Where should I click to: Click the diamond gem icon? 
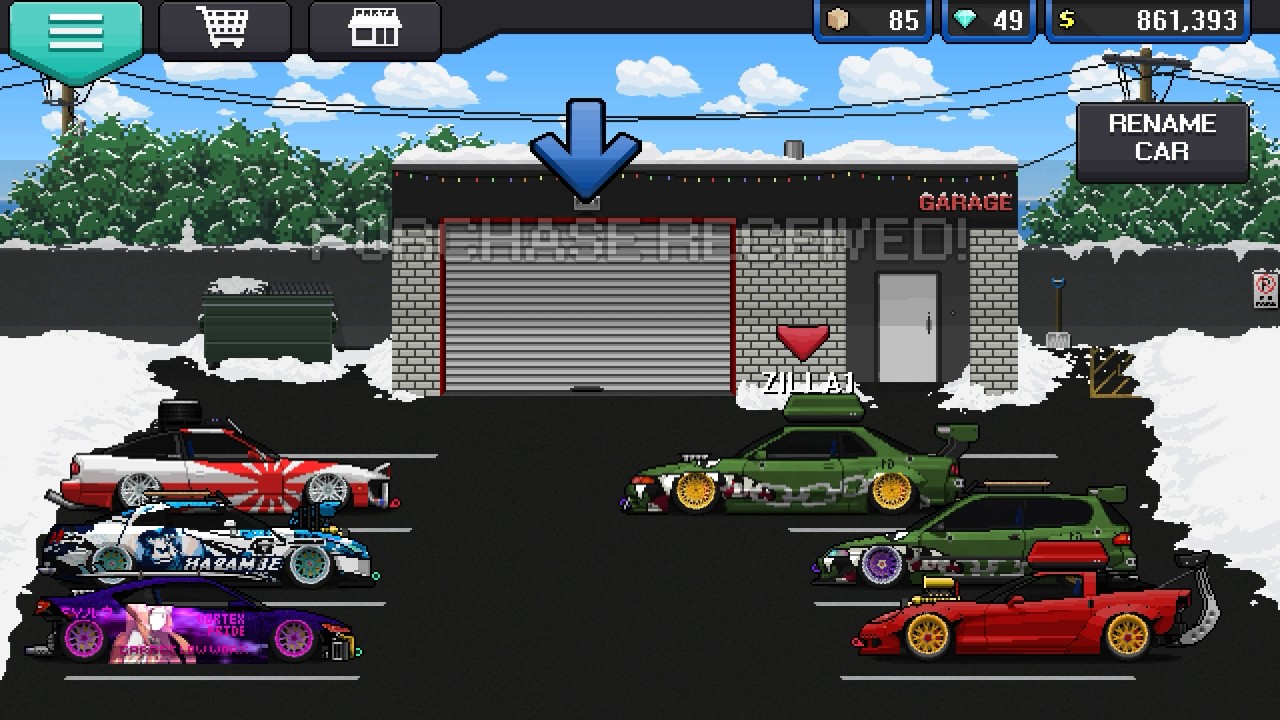pos(961,18)
